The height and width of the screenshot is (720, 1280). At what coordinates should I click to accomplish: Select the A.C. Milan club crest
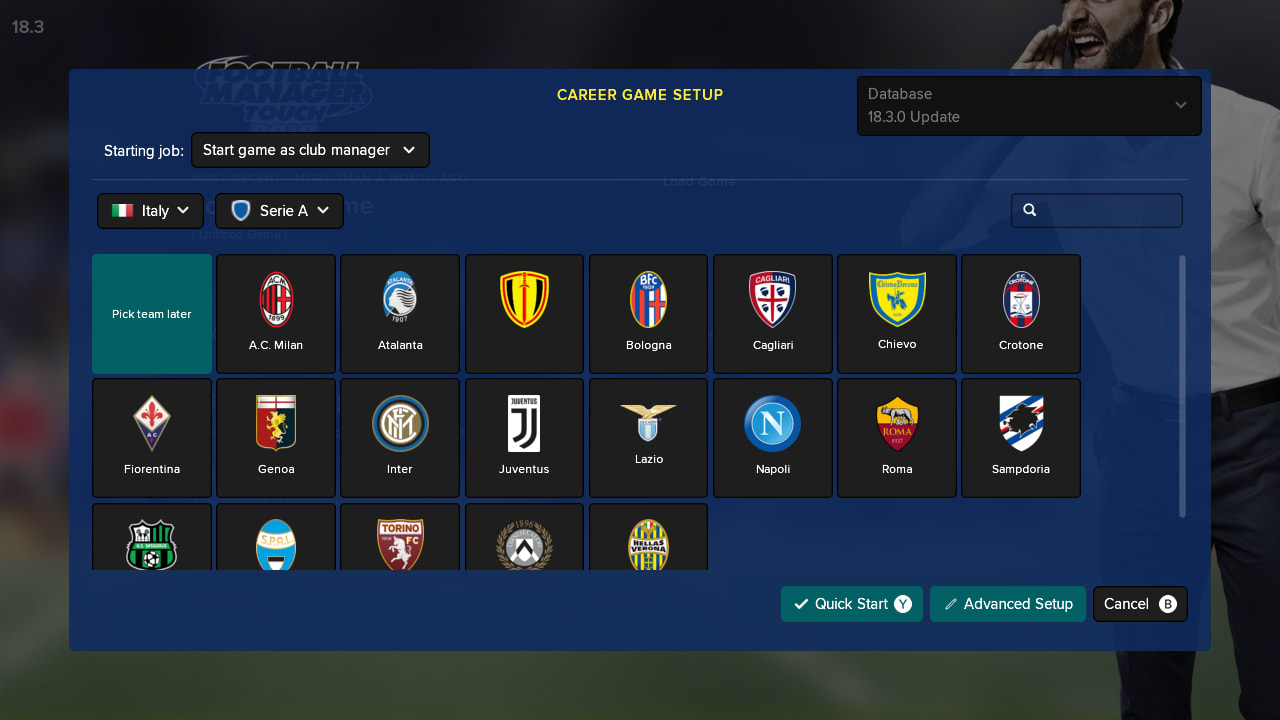276,313
